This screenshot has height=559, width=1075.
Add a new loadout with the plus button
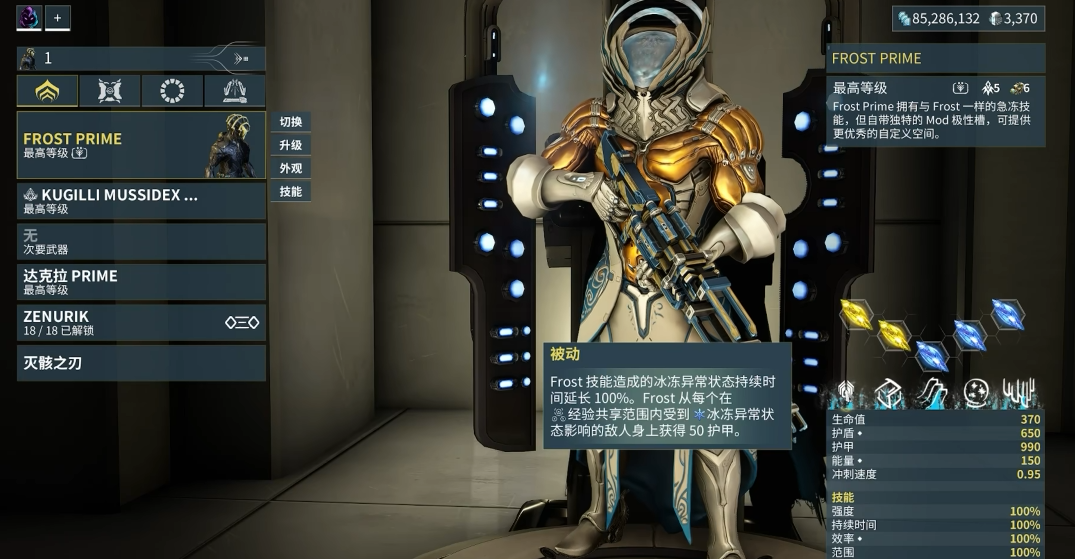(x=56, y=17)
